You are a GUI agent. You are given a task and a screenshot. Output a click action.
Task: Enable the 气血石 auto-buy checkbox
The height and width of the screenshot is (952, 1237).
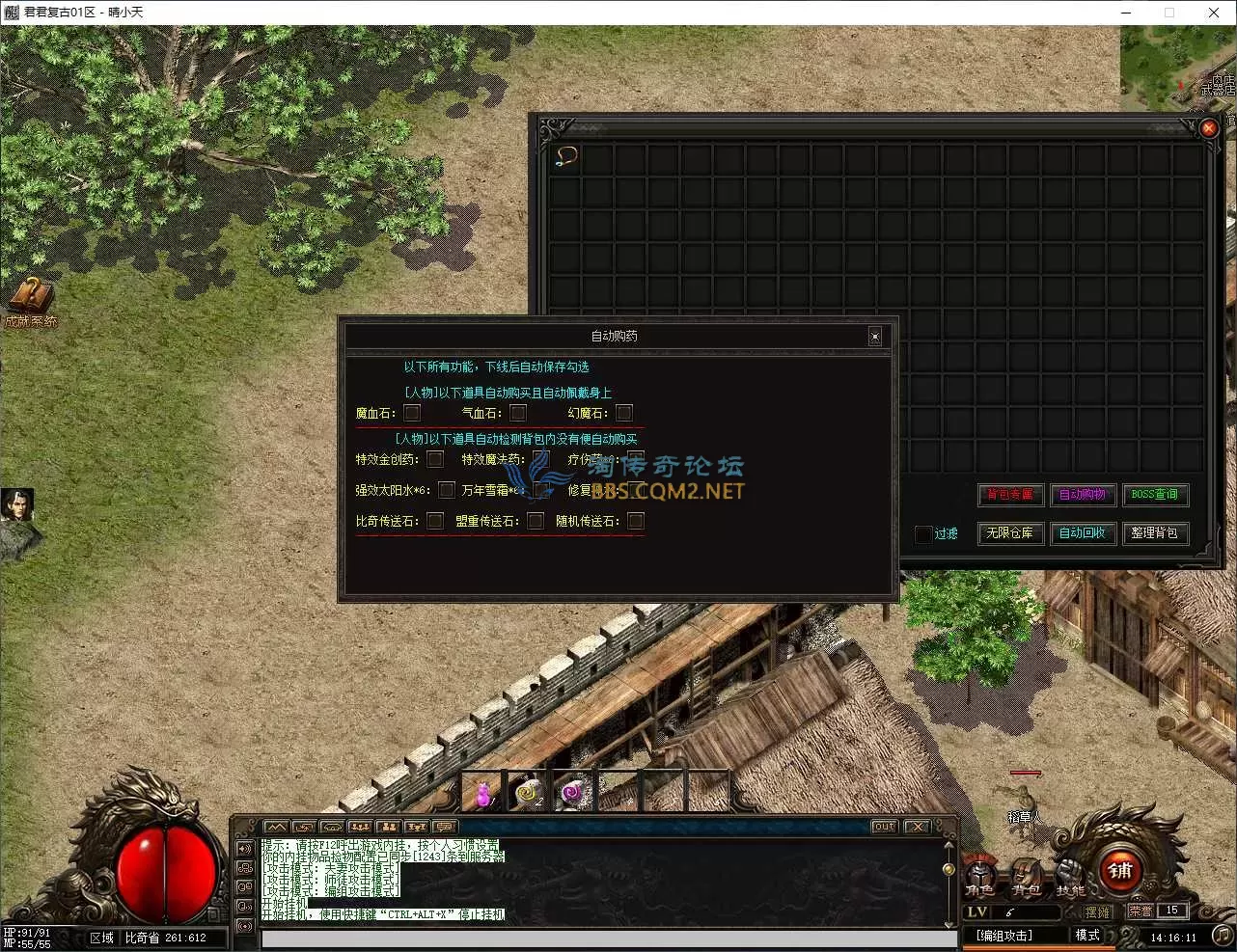[518, 414]
